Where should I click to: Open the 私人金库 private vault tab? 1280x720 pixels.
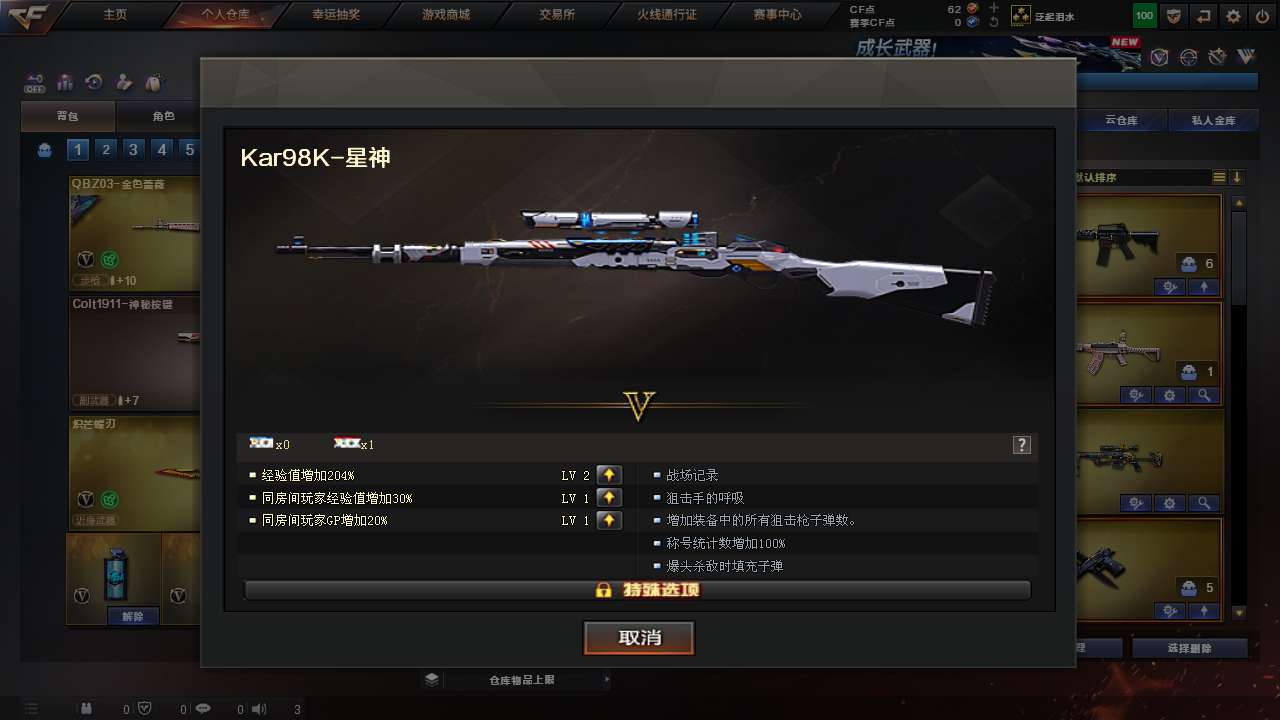tap(1213, 121)
